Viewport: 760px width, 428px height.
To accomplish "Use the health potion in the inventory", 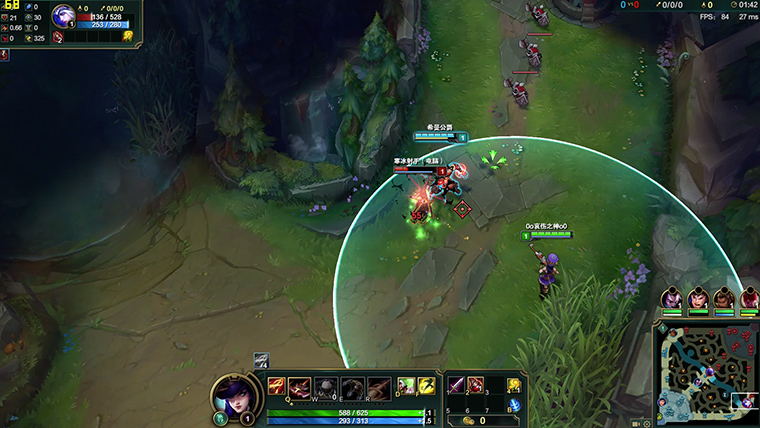I will 475,384.
